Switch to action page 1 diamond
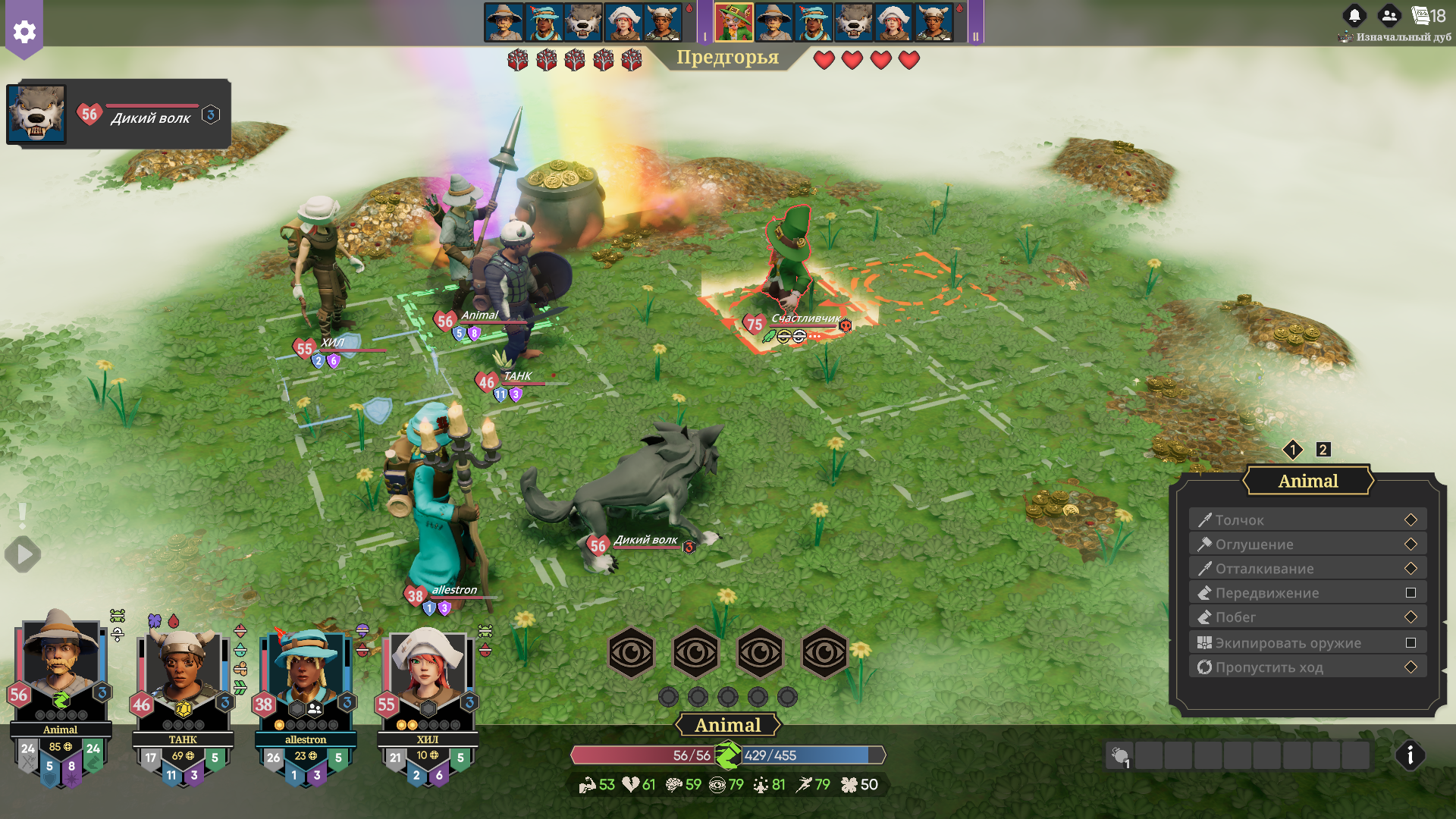Viewport: 1456px width, 819px height. (x=1293, y=450)
